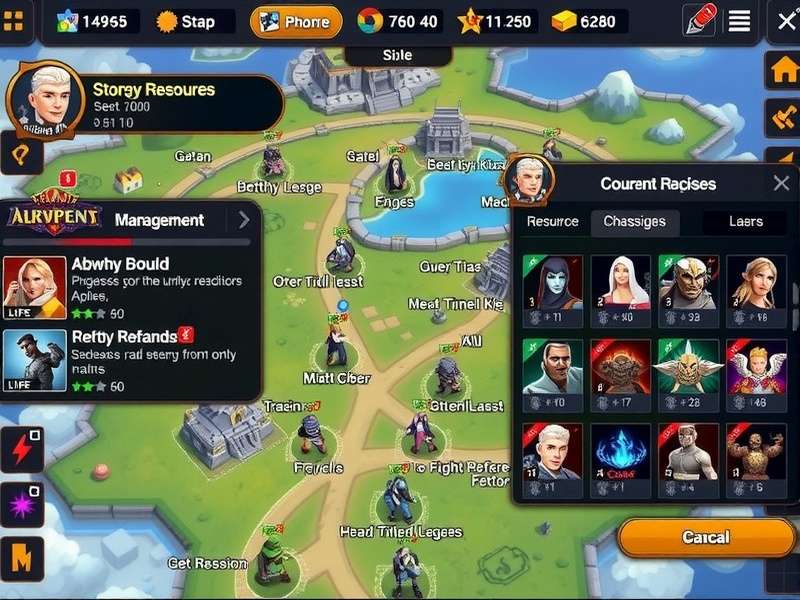Image resolution: width=800 pixels, height=600 pixels.
Task: Activate the purple burst ability
Action: coord(21,503)
